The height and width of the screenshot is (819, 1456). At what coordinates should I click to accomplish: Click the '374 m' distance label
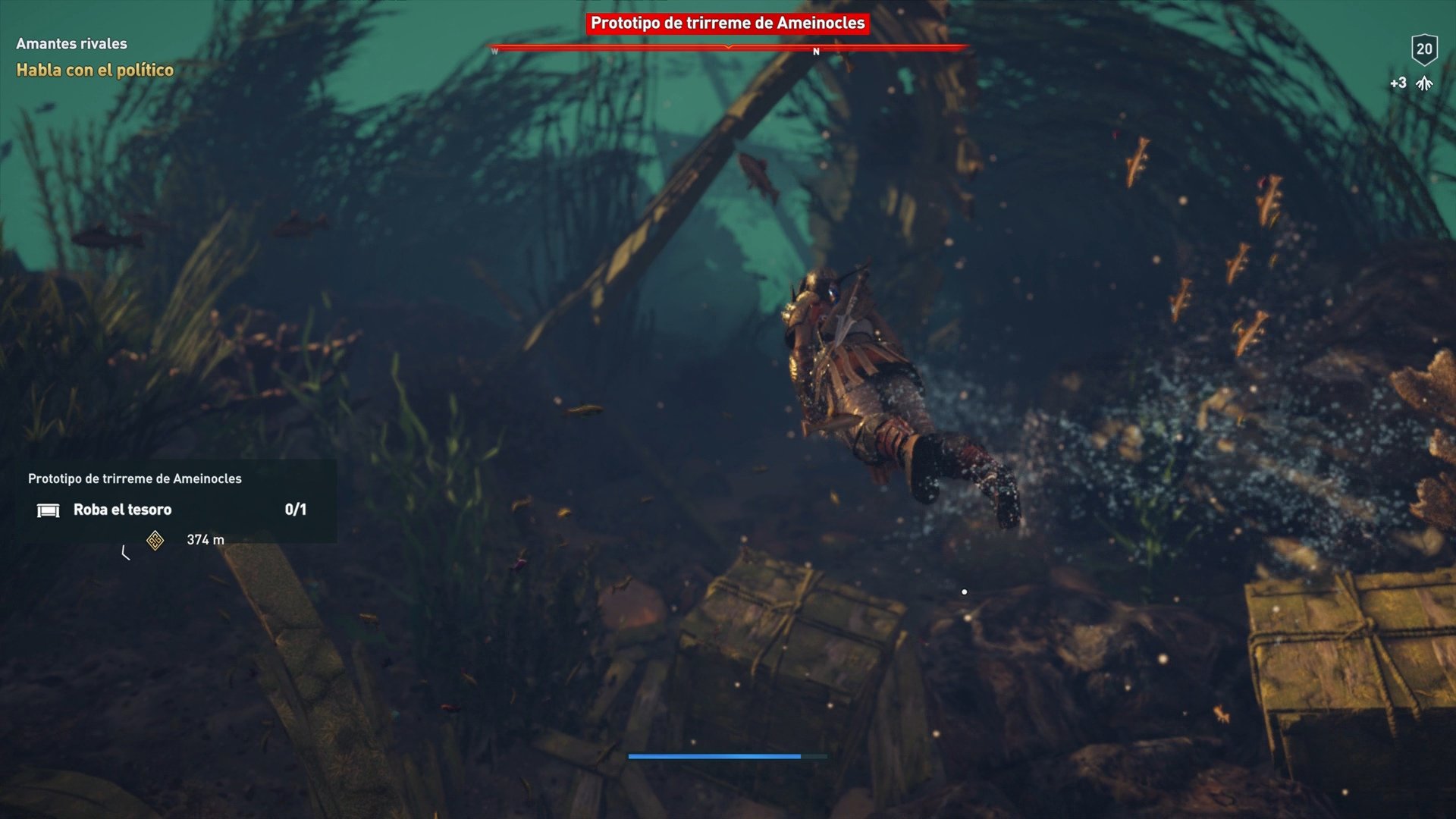coord(204,541)
